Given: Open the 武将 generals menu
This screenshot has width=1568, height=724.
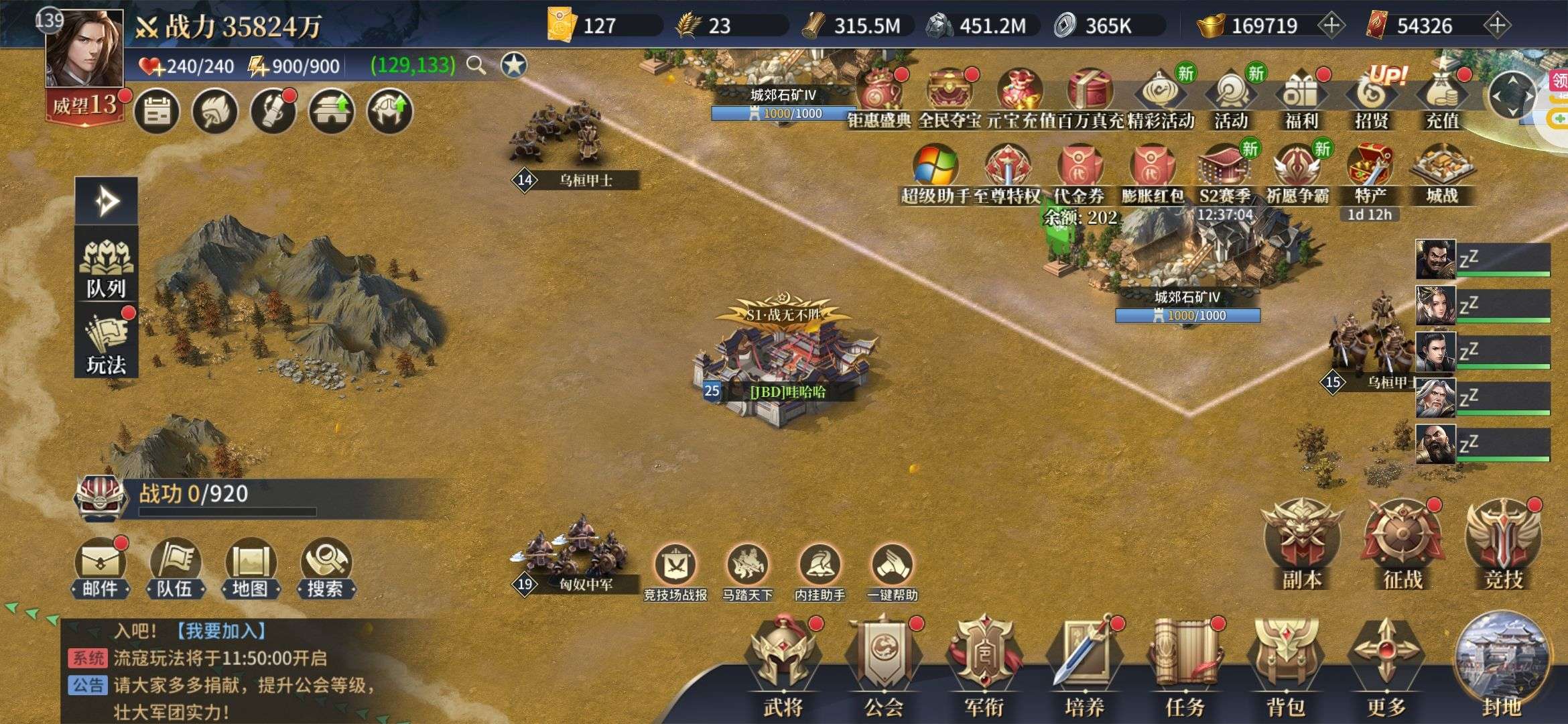Looking at the screenshot, I should [783, 664].
